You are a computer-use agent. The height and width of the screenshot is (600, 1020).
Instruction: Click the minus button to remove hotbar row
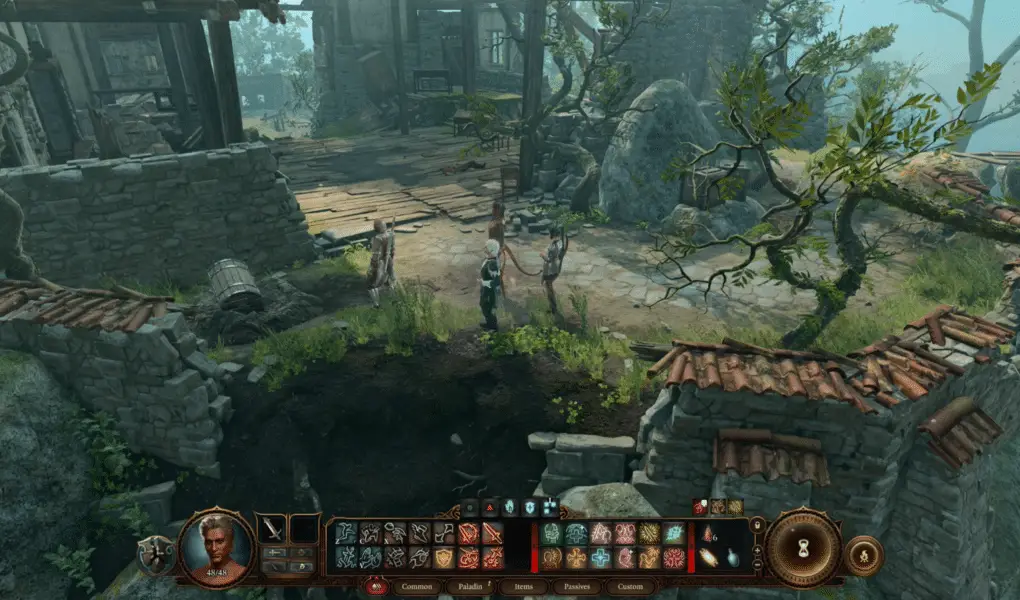[x=757, y=565]
